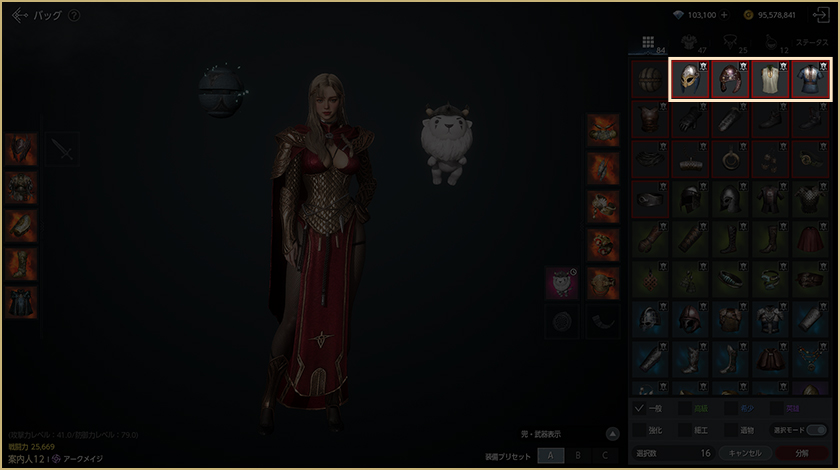Image resolution: width=840 pixels, height=470 pixels.
Task: Select the blue chest armor item
Action: click(810, 79)
